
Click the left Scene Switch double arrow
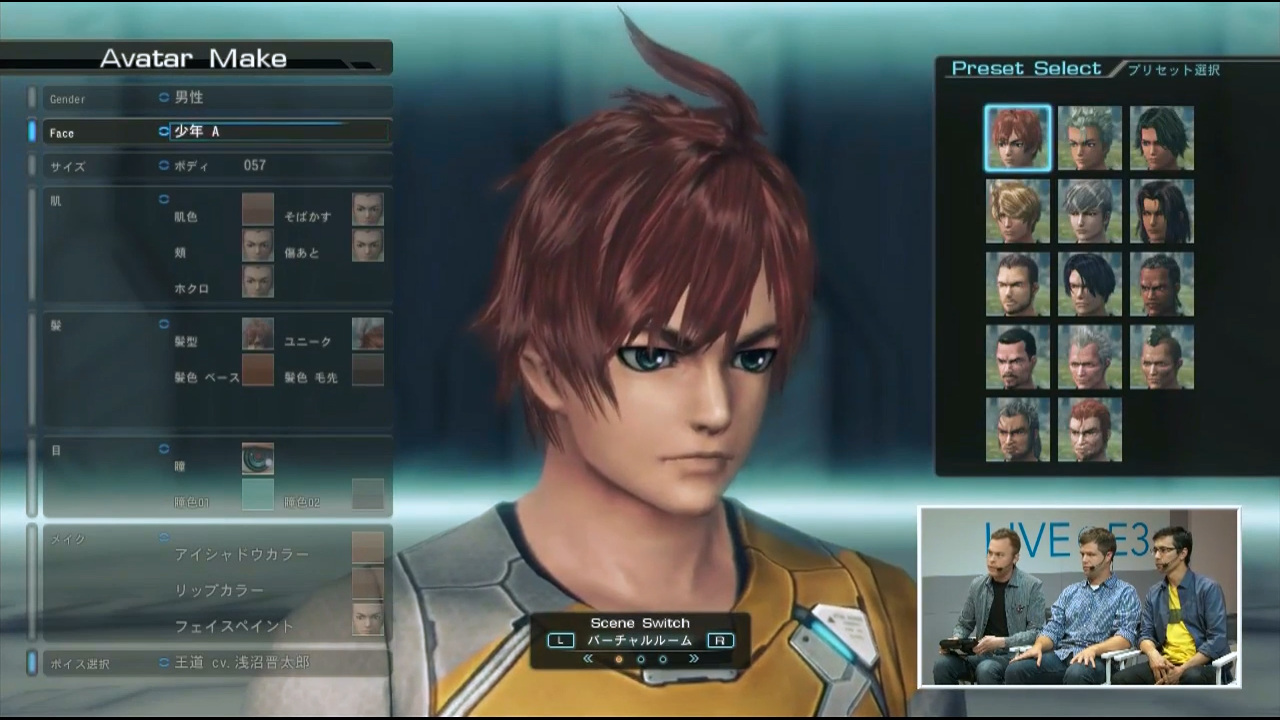588,659
